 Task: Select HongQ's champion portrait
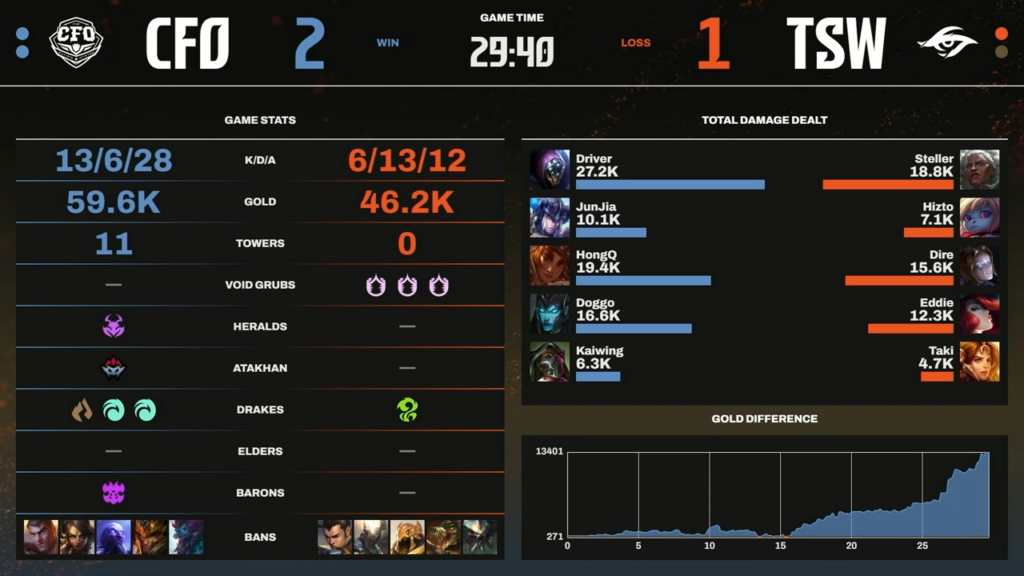(550, 265)
